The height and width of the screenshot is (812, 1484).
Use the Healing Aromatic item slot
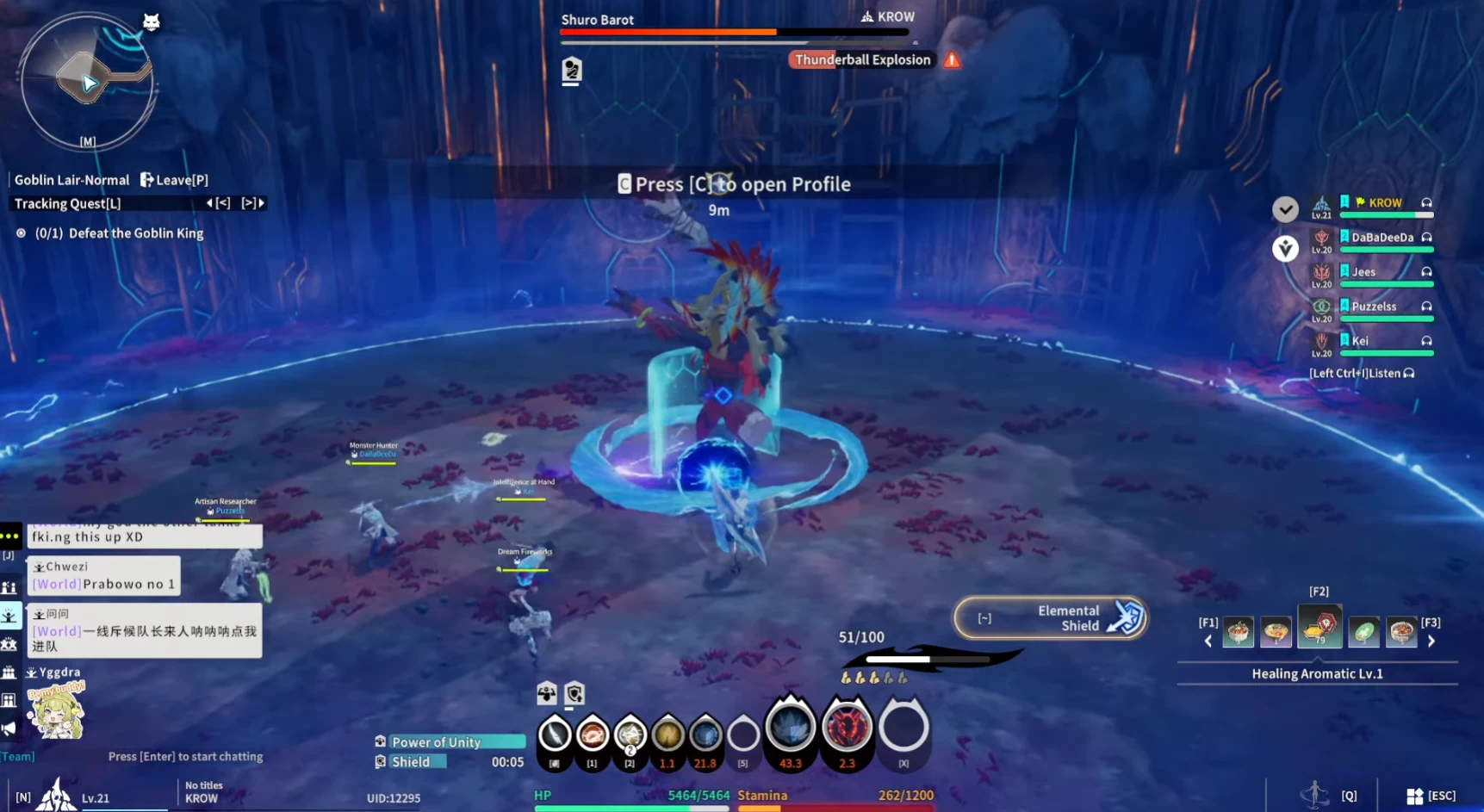[x=1319, y=628]
